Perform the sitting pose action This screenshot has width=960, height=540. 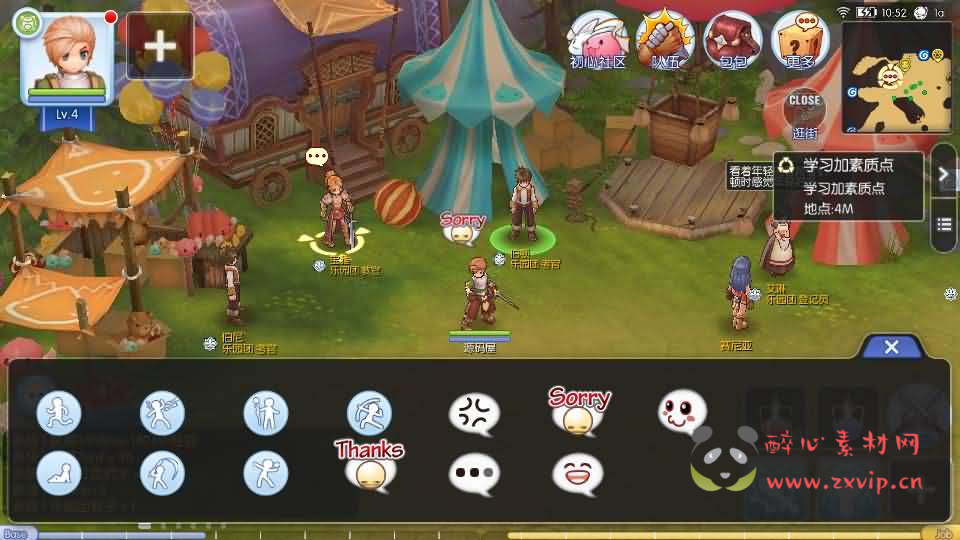tap(59, 473)
